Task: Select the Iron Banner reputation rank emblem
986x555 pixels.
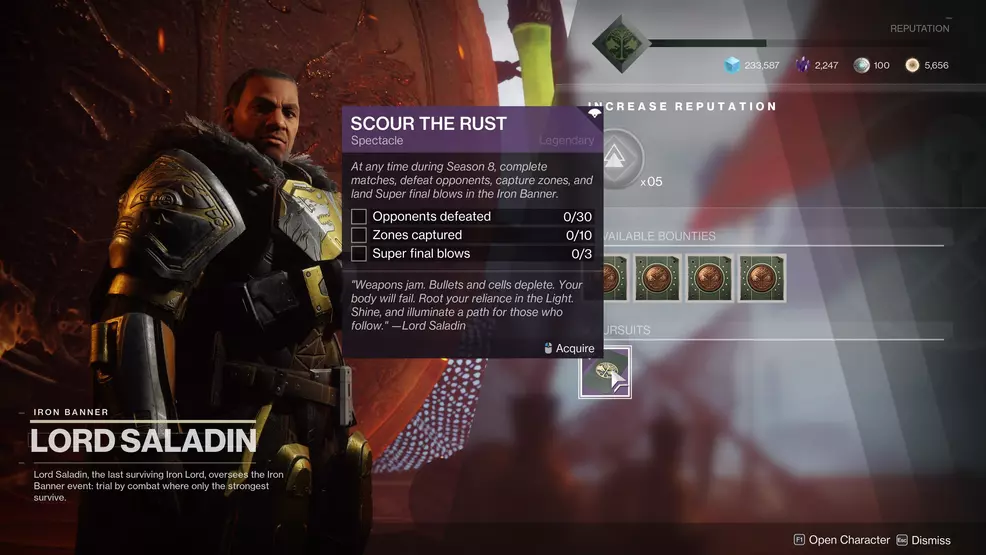Action: pos(618,43)
